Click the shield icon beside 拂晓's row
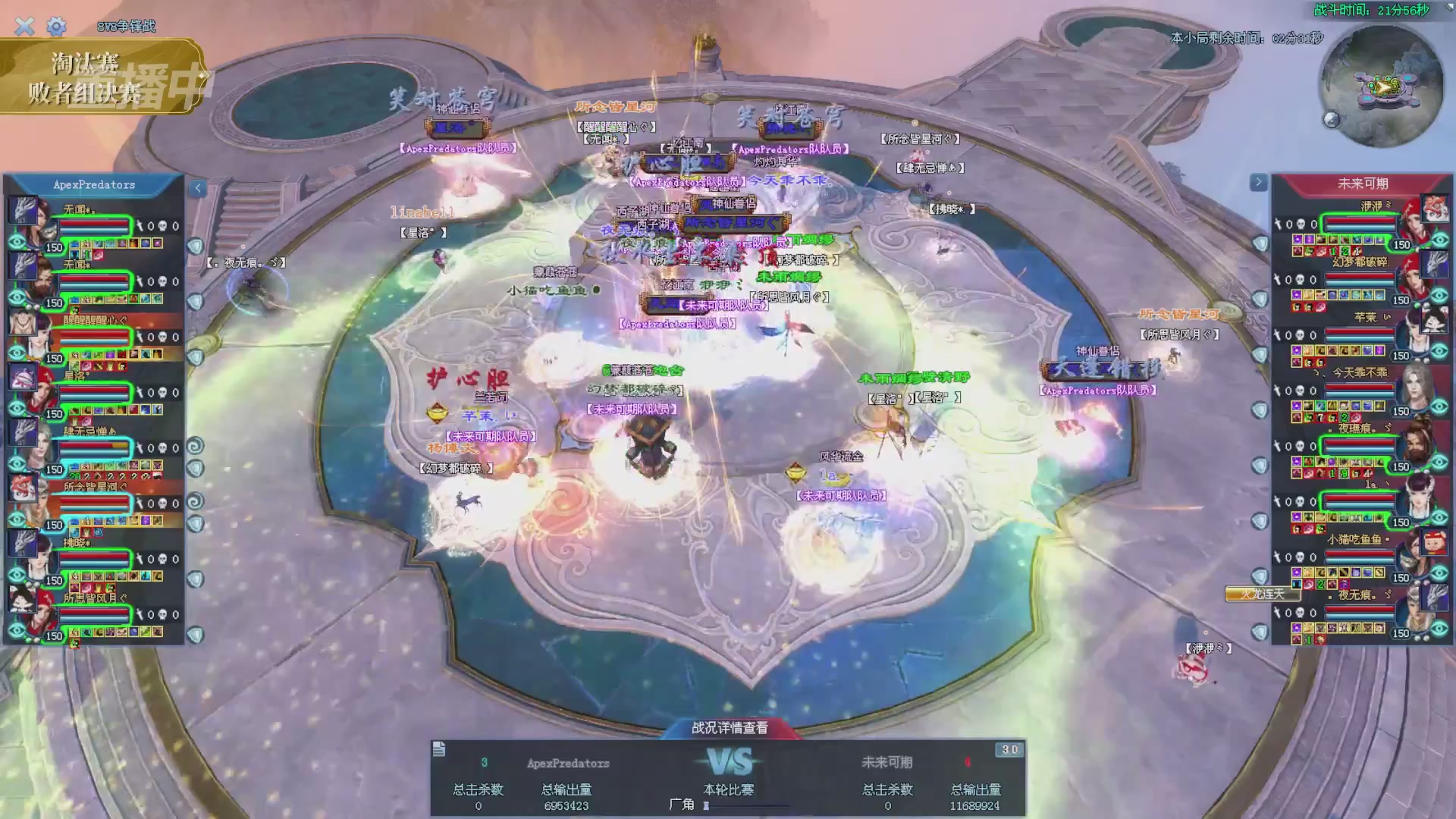This screenshot has height=819, width=1456. pyautogui.click(x=196, y=579)
